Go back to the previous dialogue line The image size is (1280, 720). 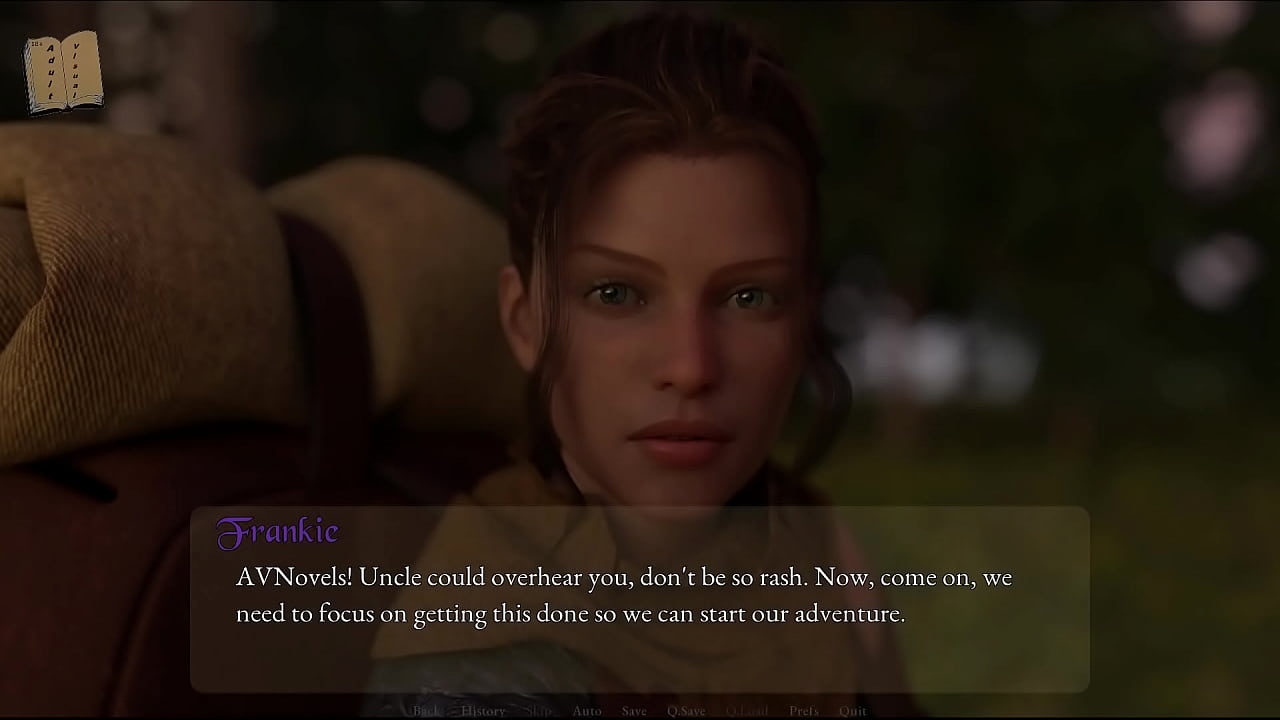[426, 711]
